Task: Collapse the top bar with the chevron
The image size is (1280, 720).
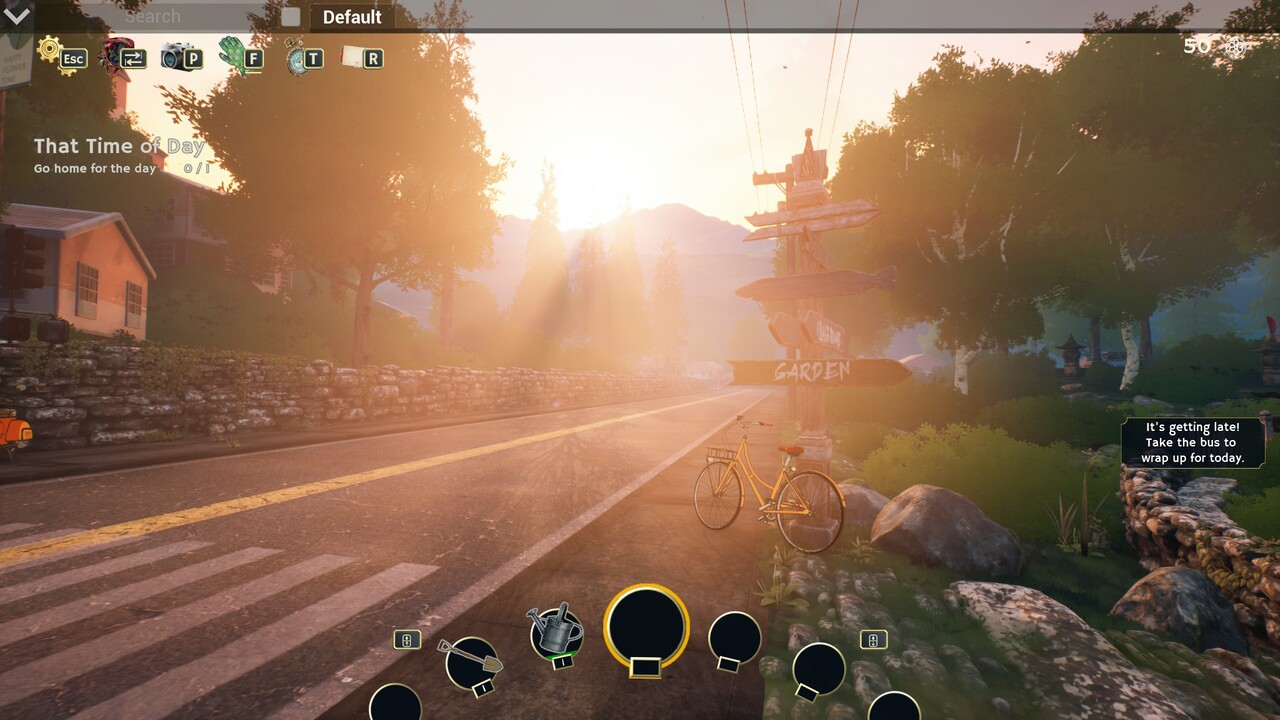Action: (18, 15)
